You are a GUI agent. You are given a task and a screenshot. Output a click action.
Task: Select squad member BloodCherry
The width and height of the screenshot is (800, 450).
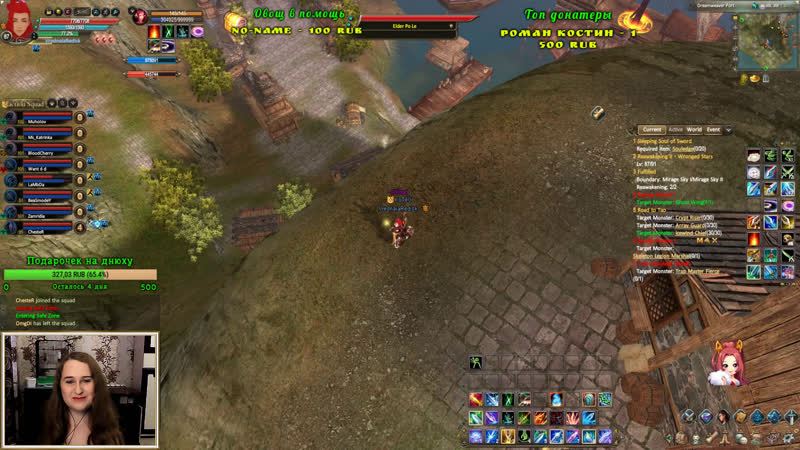[x=40, y=155]
